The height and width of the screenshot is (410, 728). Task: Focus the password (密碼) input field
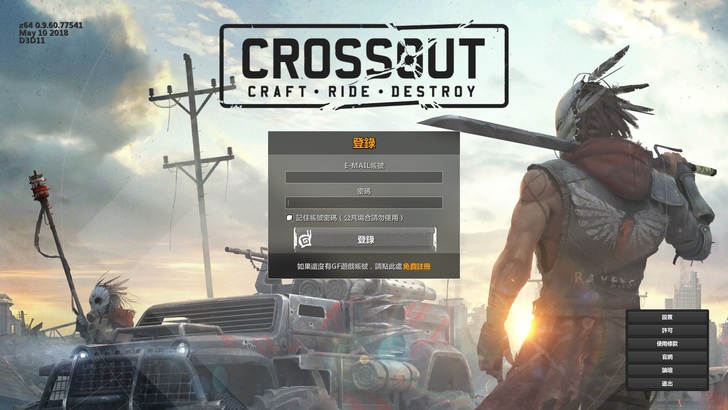364,202
